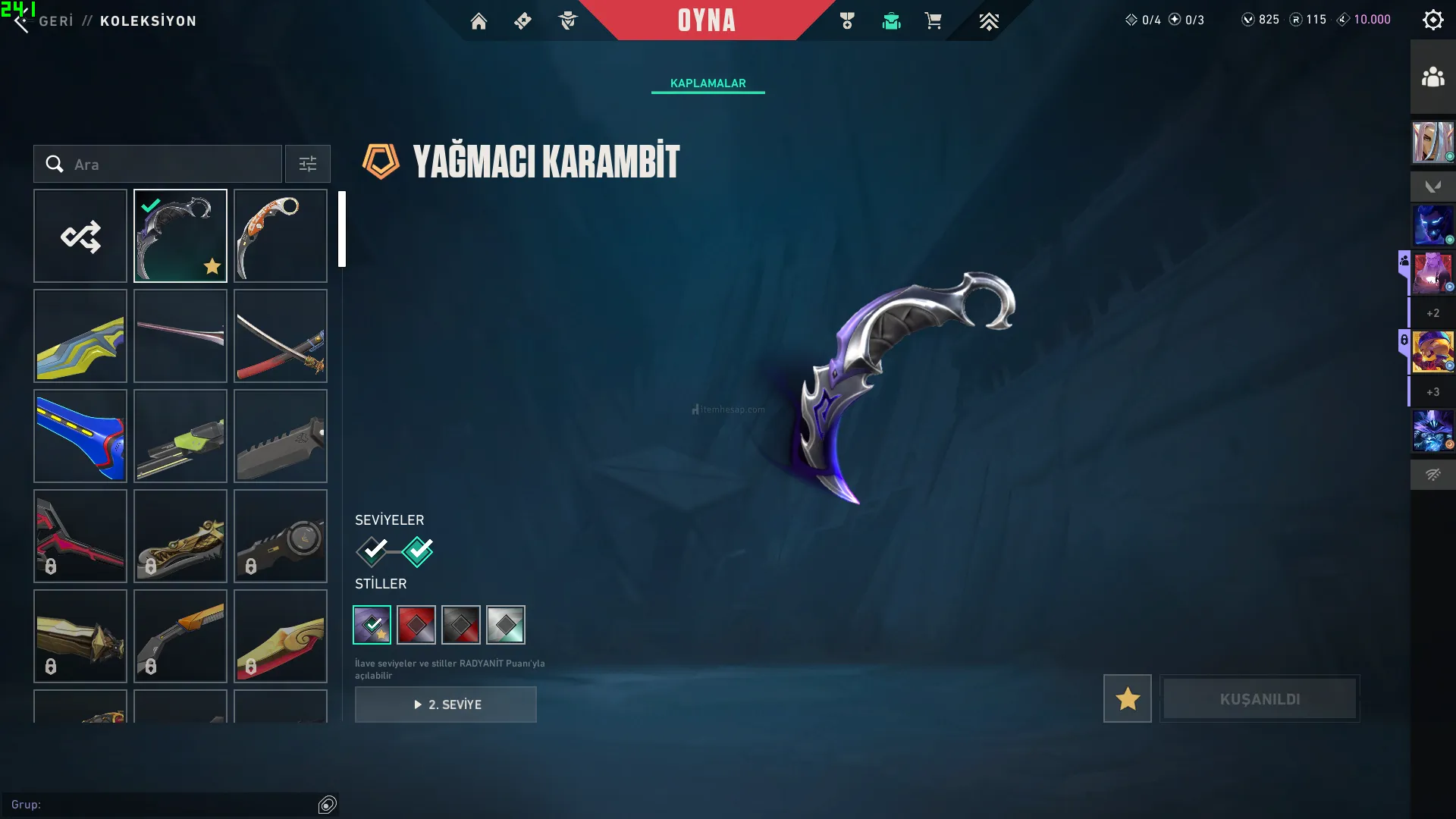Screen dimensions: 1456x819
Task: Open the friends list people icon
Action: [x=1432, y=77]
